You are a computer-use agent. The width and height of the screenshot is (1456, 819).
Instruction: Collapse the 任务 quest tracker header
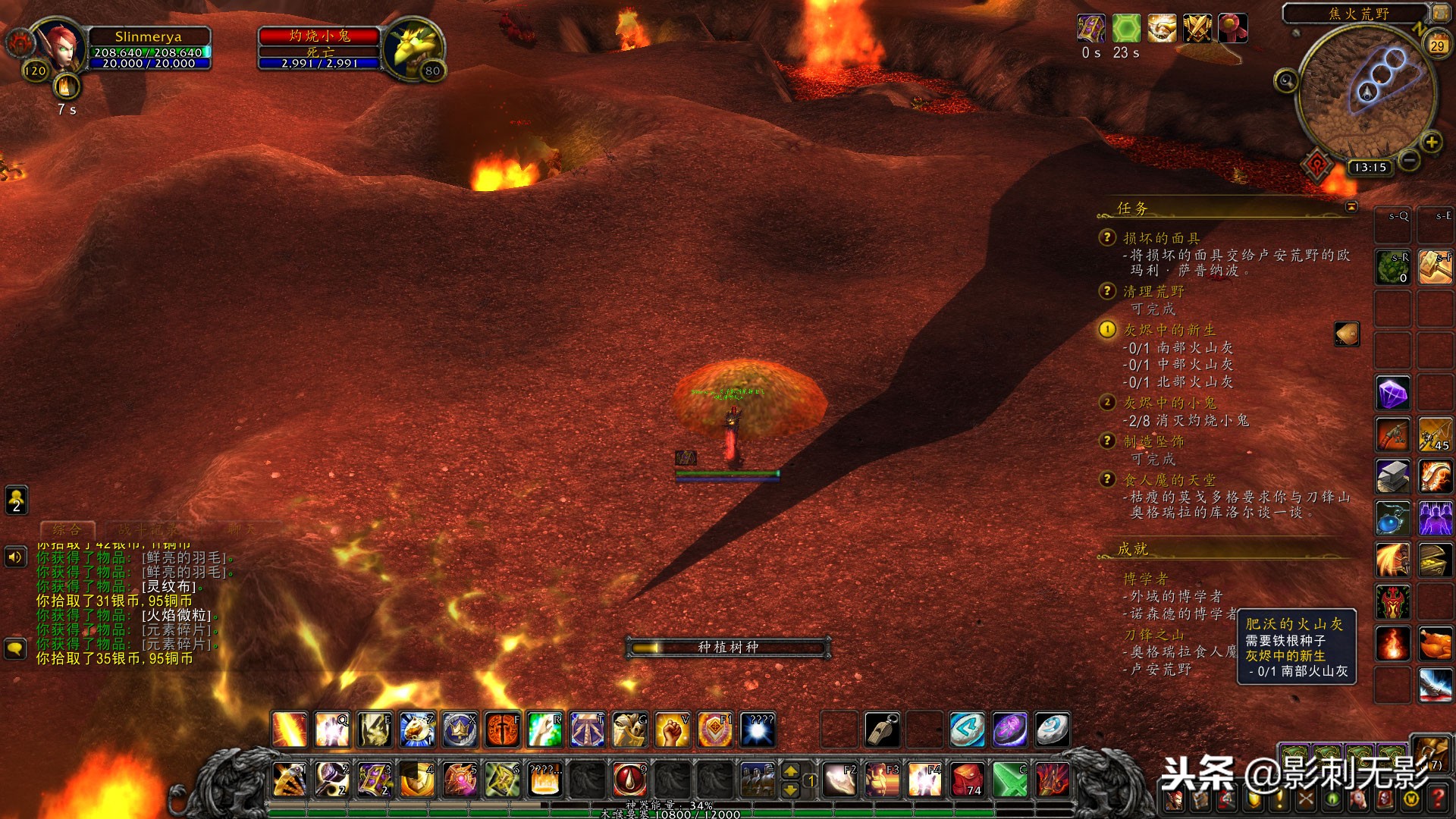1351,206
